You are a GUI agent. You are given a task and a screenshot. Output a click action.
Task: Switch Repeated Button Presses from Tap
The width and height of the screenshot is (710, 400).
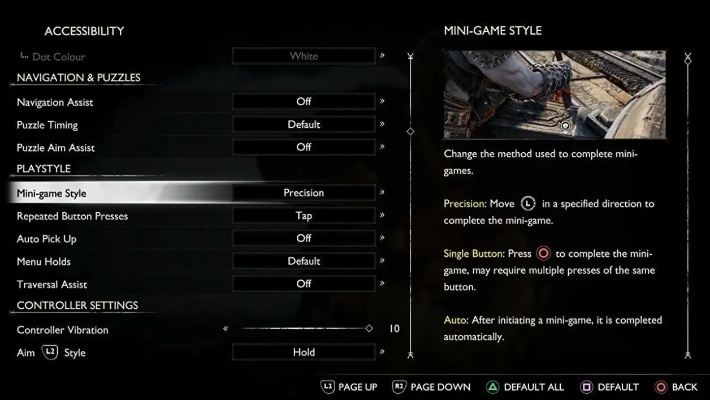[x=303, y=216]
